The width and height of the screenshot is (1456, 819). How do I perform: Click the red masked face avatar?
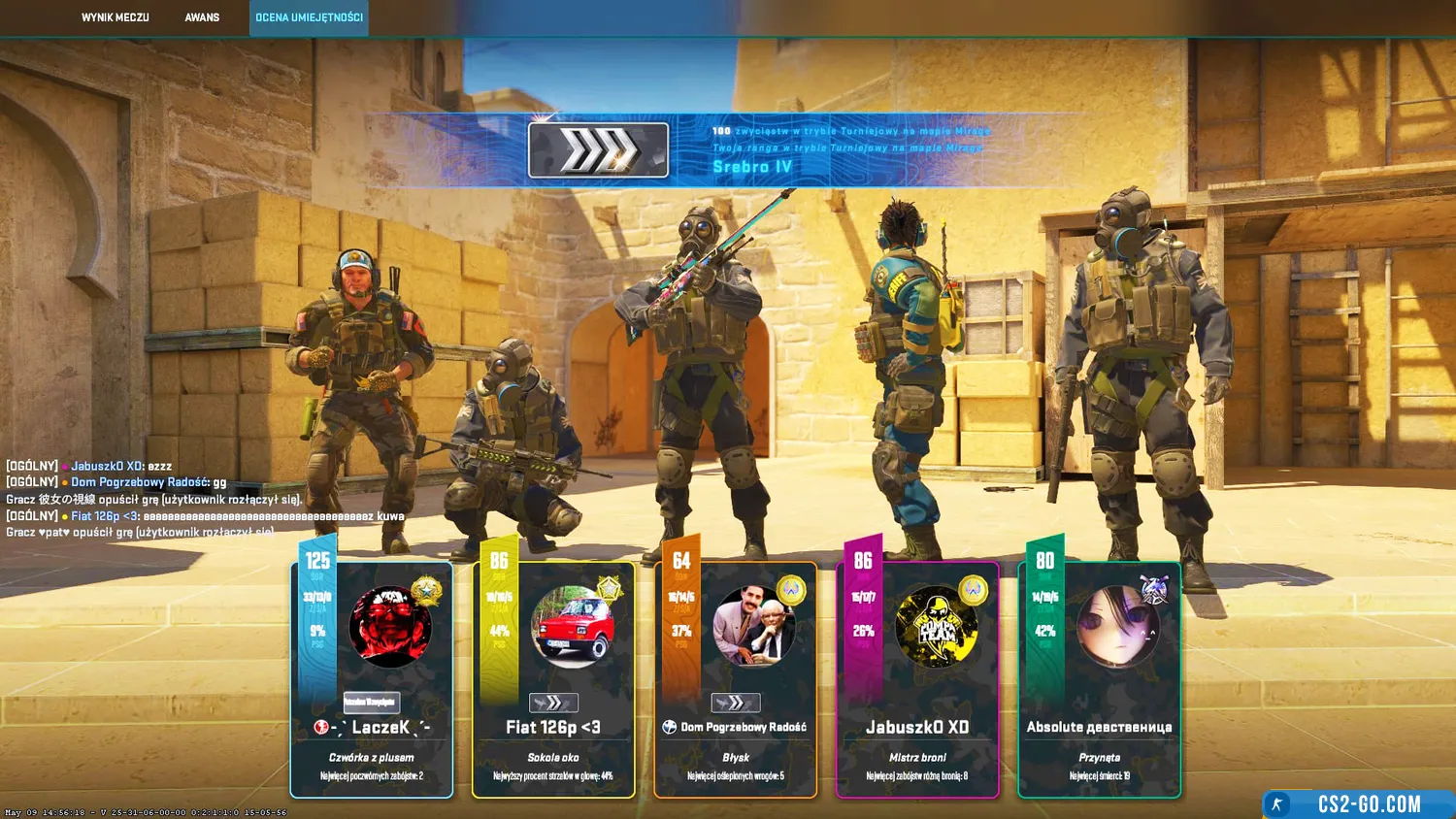tap(390, 627)
